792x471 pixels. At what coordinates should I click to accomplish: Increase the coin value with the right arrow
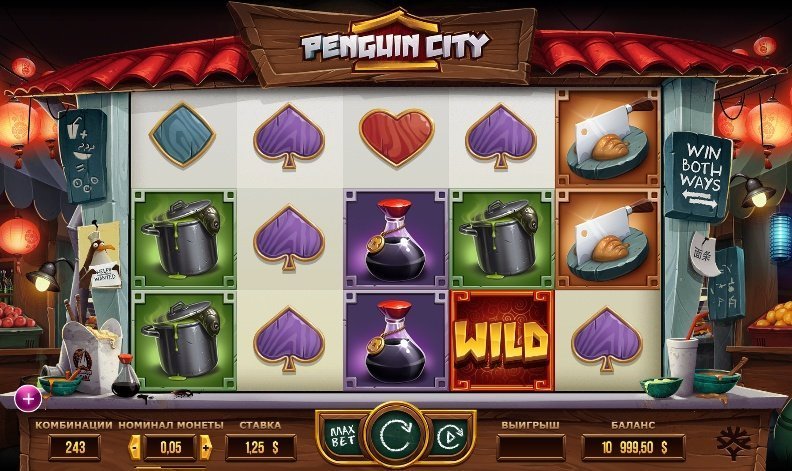pos(206,447)
